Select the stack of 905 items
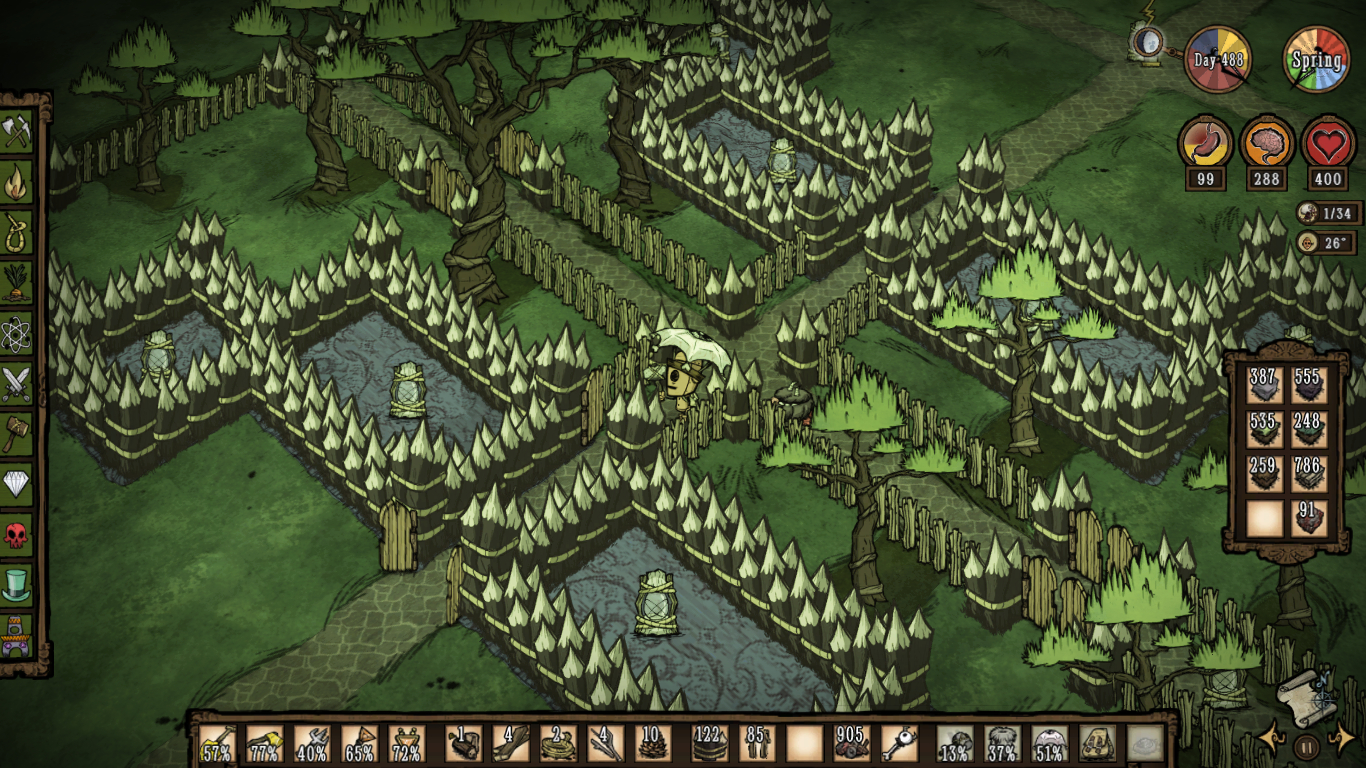This screenshot has height=768, width=1366. tap(852, 744)
